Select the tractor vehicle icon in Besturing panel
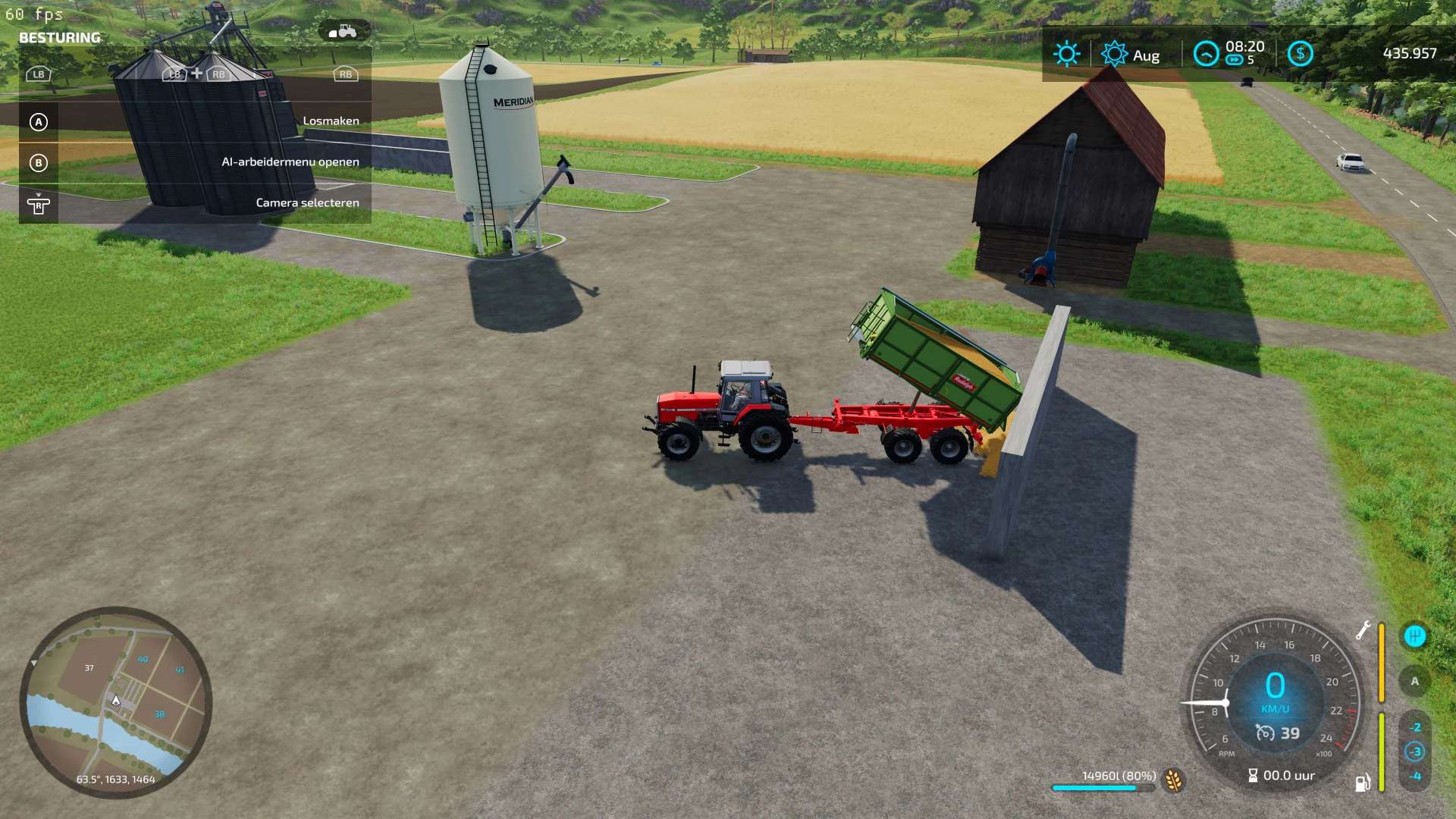Screen dimensions: 1456x819 (344, 31)
